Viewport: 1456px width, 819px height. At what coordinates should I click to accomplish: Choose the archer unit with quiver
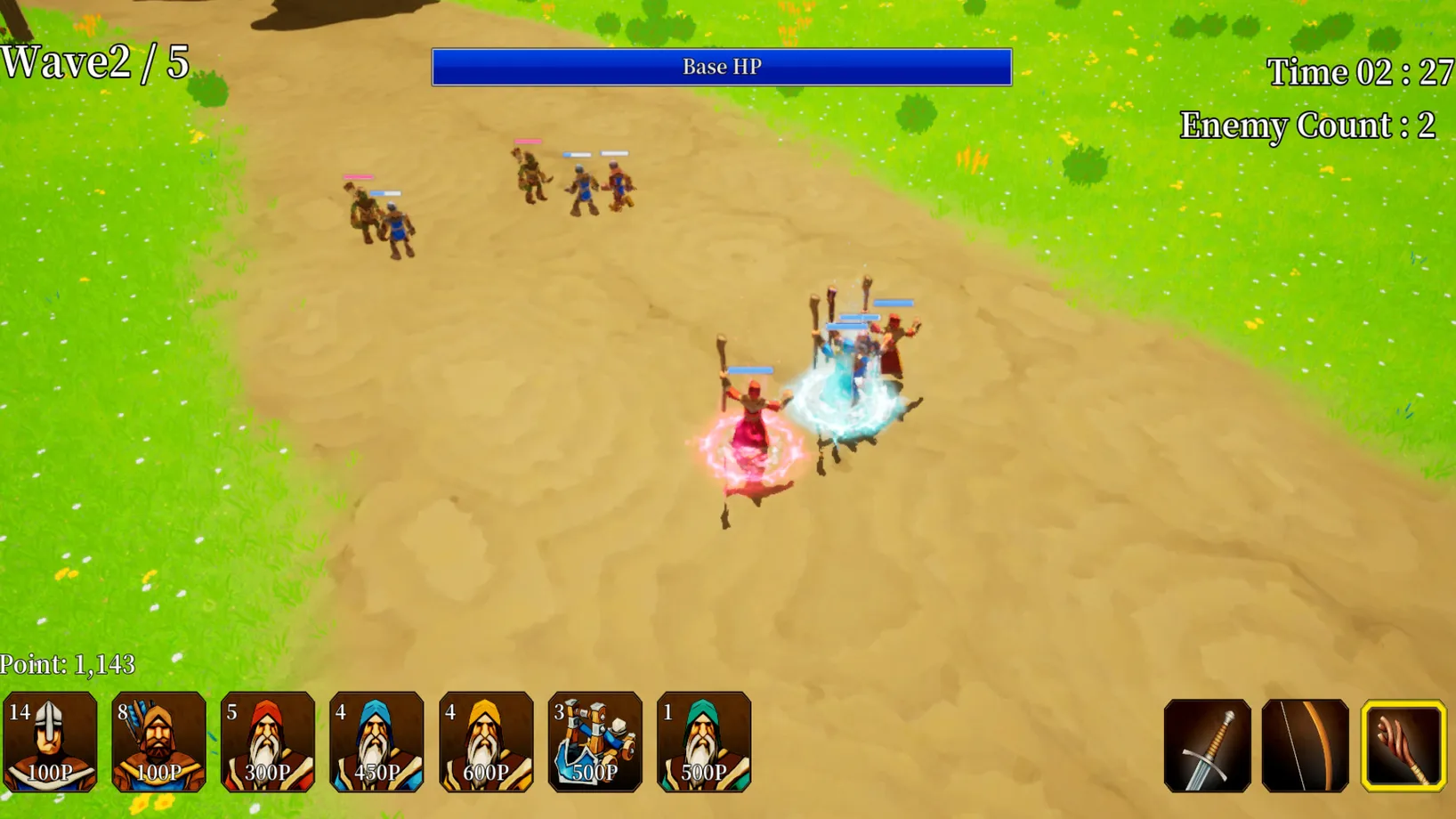(158, 742)
